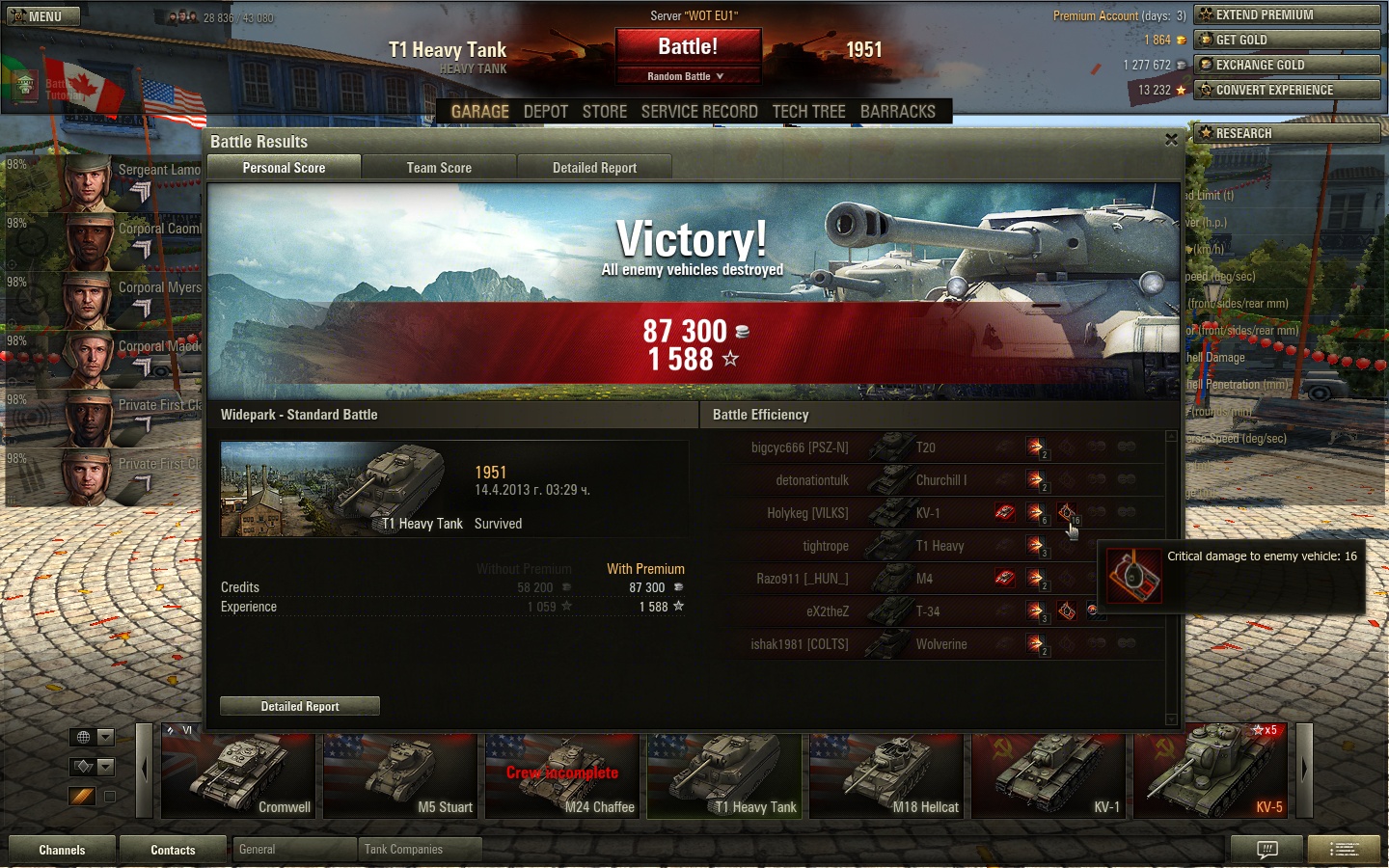The height and width of the screenshot is (868, 1389).
Task: Select the Personal Score tab
Action: tap(284, 168)
